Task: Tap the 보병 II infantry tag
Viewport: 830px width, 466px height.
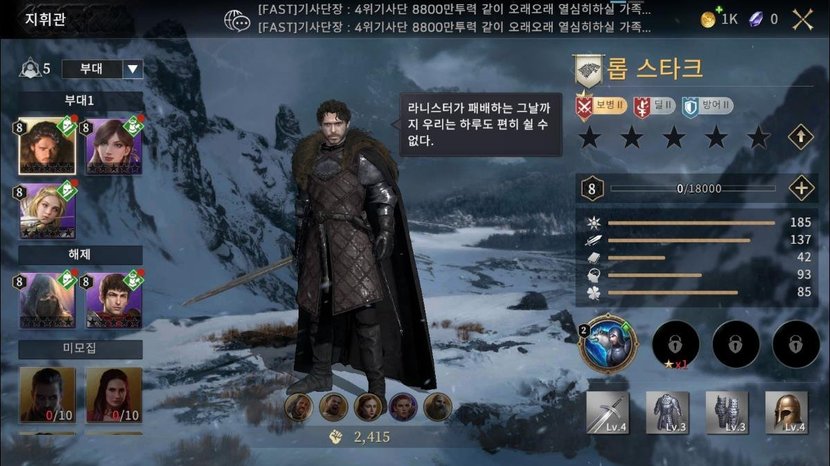Action: pos(600,105)
